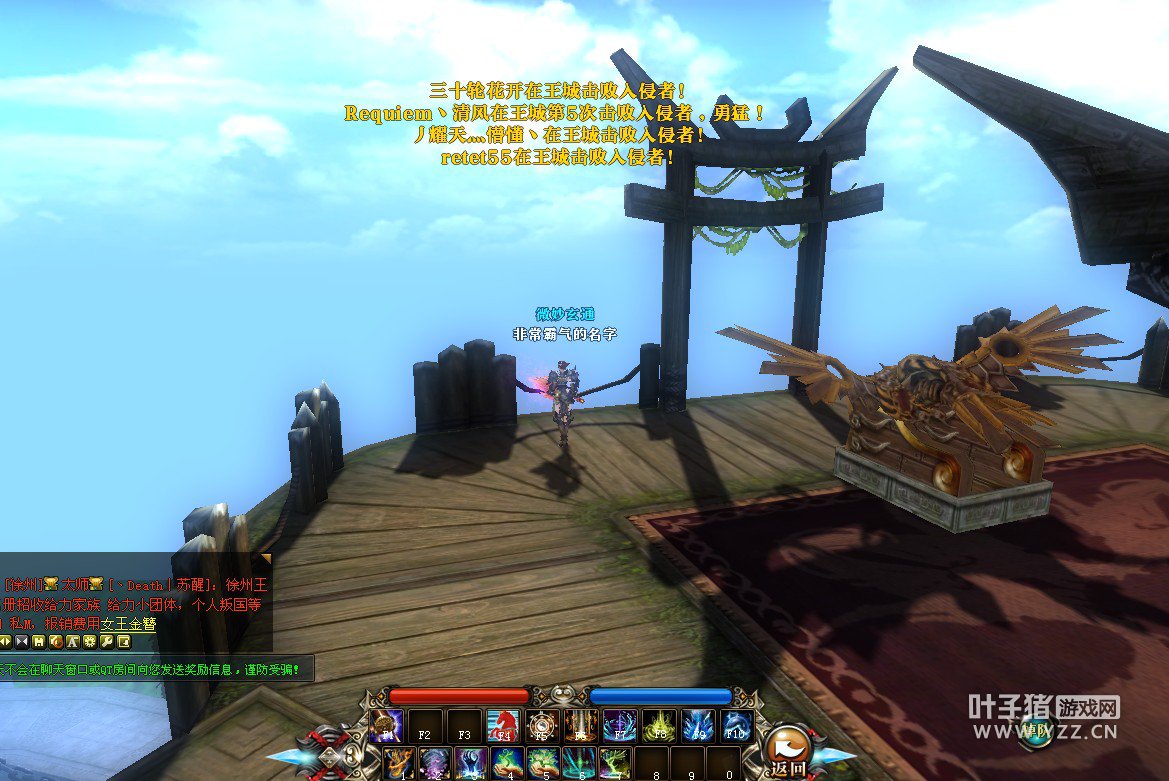Cast the slot 5 leafy plant skill
Viewport: 1169px width, 781px height.
[x=545, y=763]
